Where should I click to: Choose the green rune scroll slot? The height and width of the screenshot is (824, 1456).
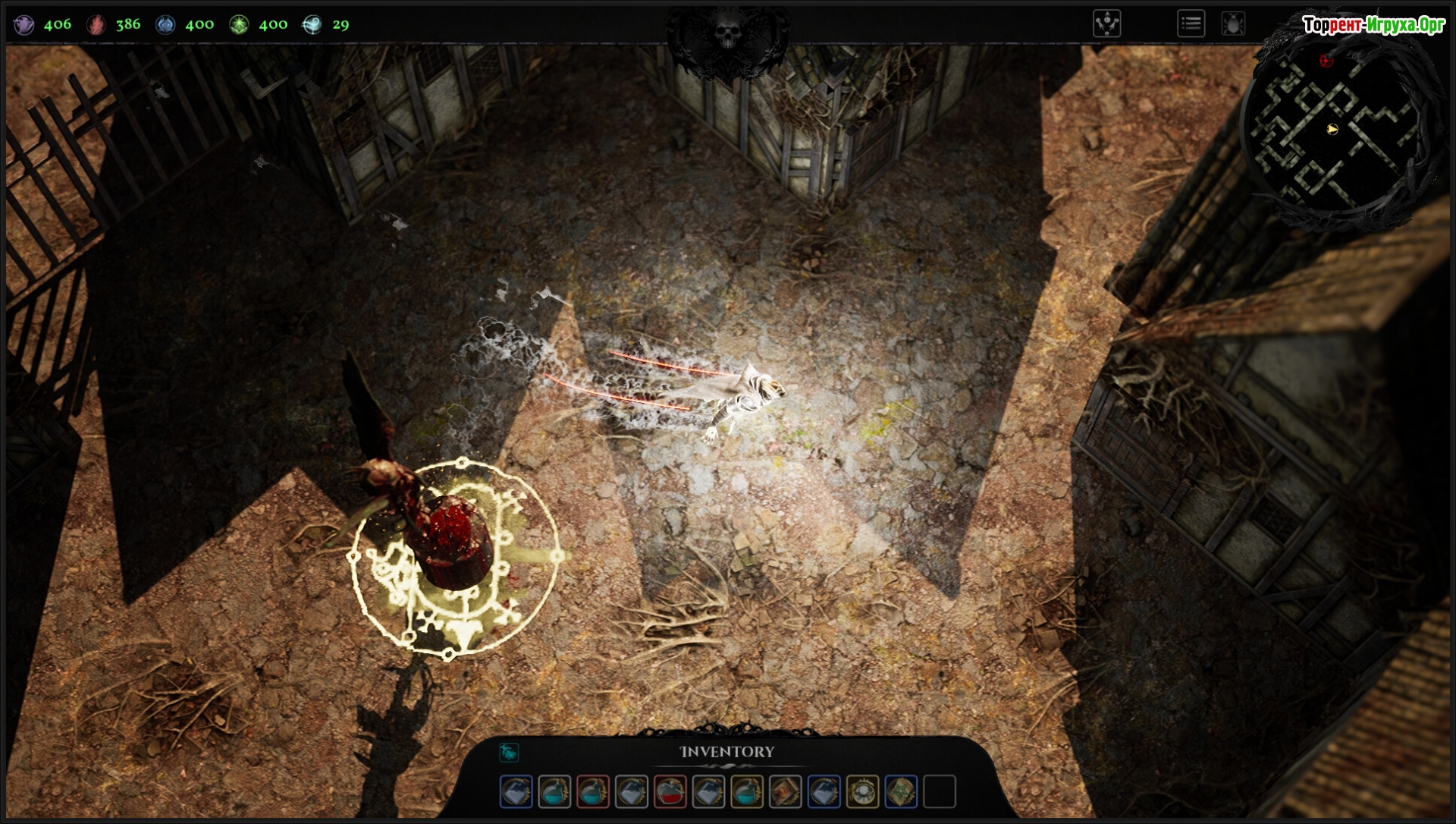coord(901,791)
